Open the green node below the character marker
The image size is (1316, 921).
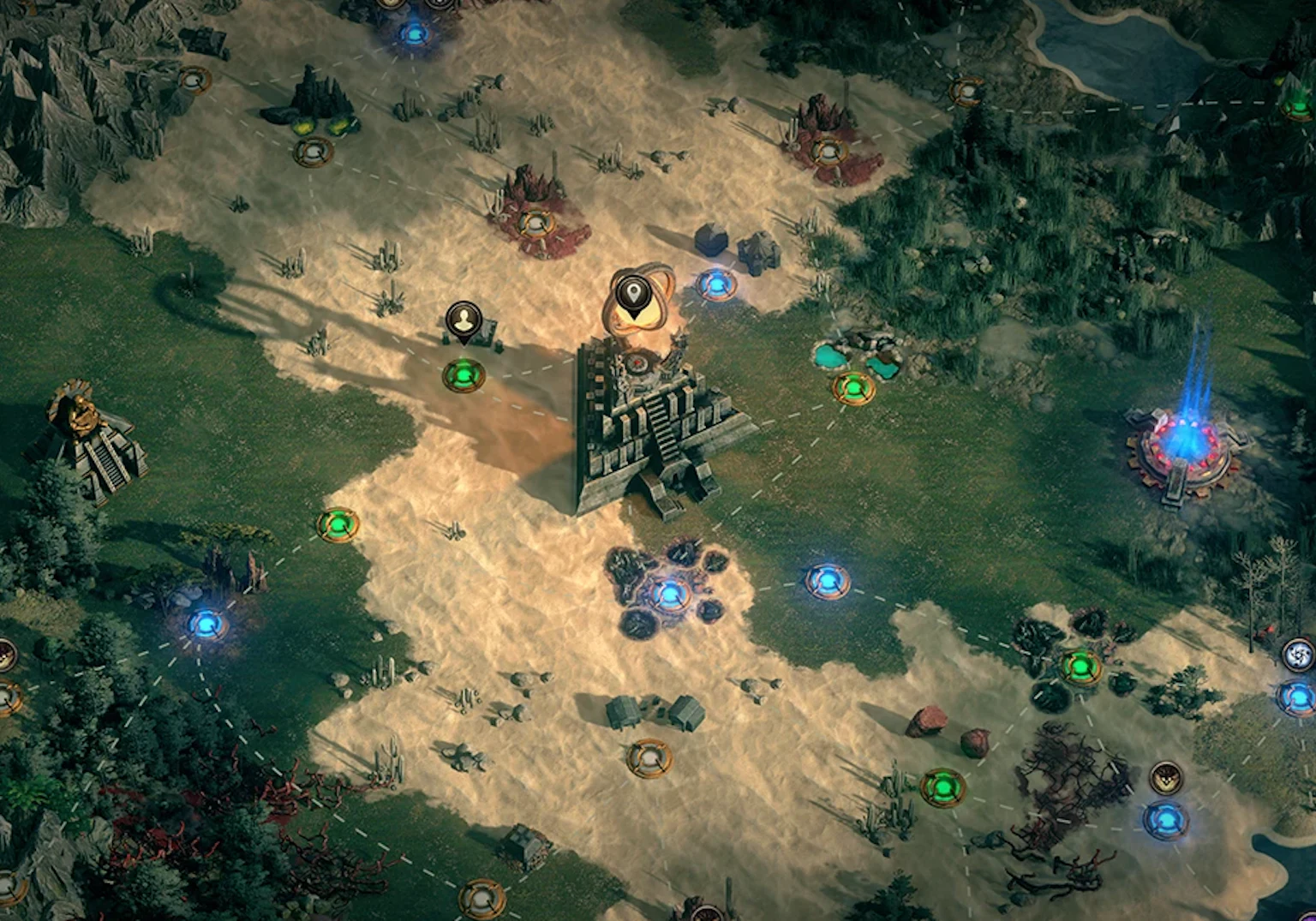(463, 374)
